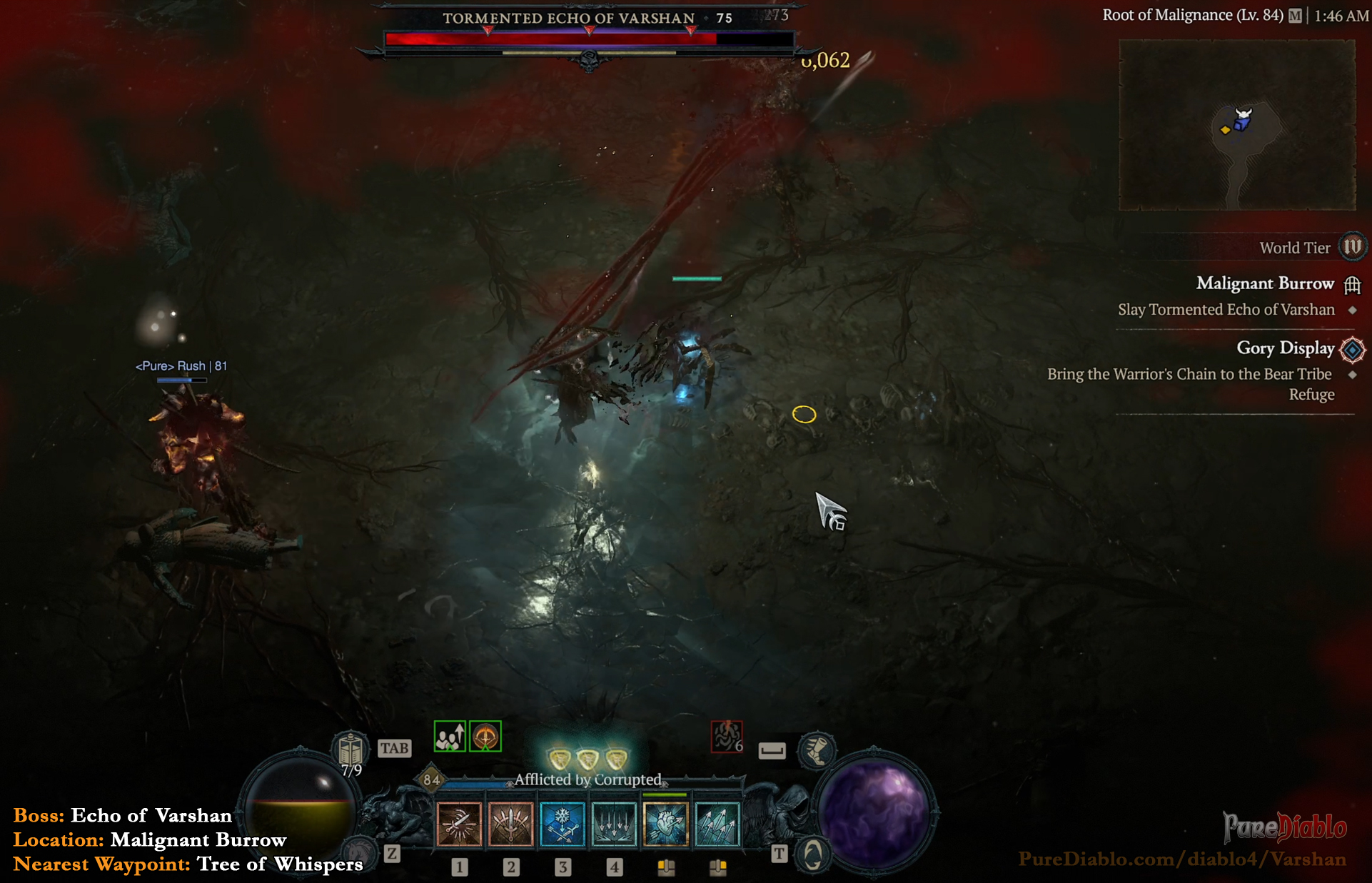This screenshot has width=1372, height=883.
Task: Open the minimap
Action: [1236, 125]
